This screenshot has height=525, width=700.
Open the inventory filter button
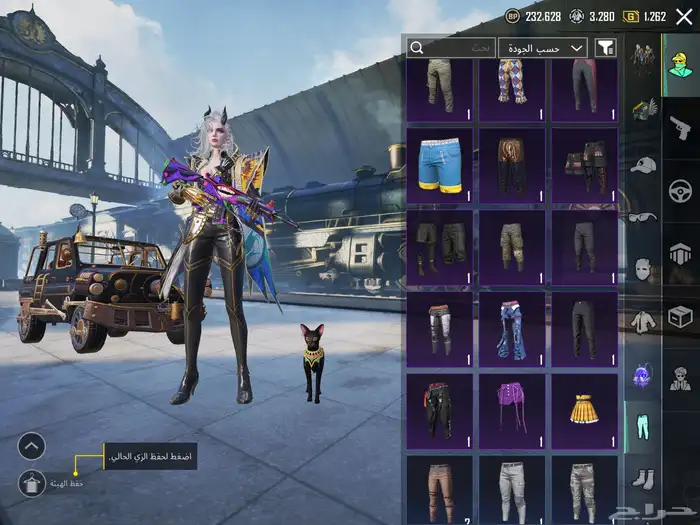click(x=606, y=48)
